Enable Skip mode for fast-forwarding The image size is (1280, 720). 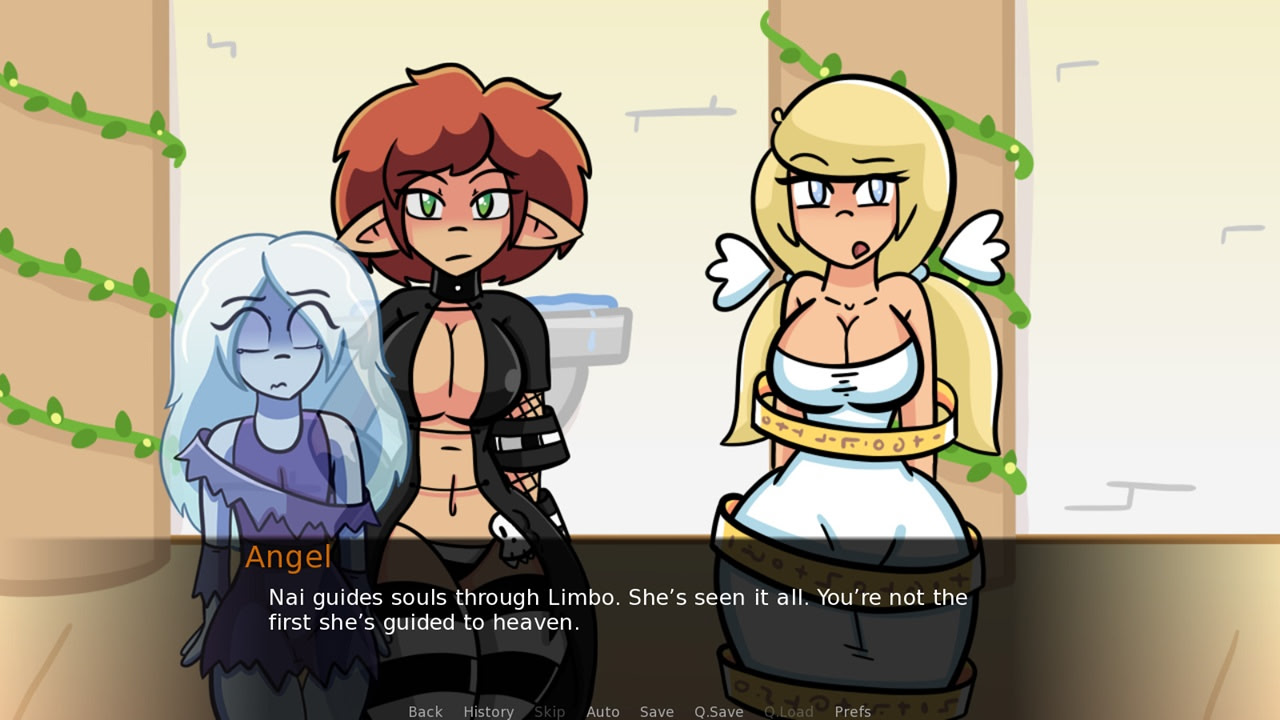[x=549, y=711]
